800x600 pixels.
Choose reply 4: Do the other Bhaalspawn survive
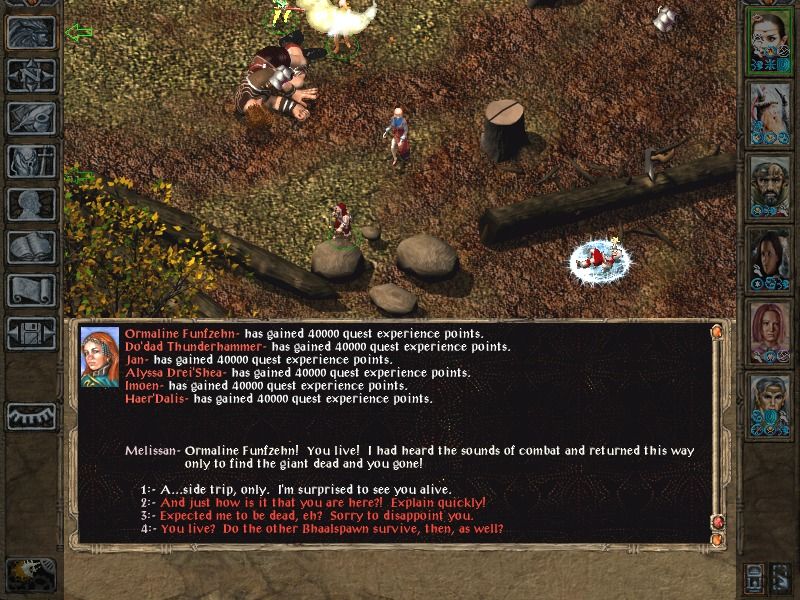331,529
